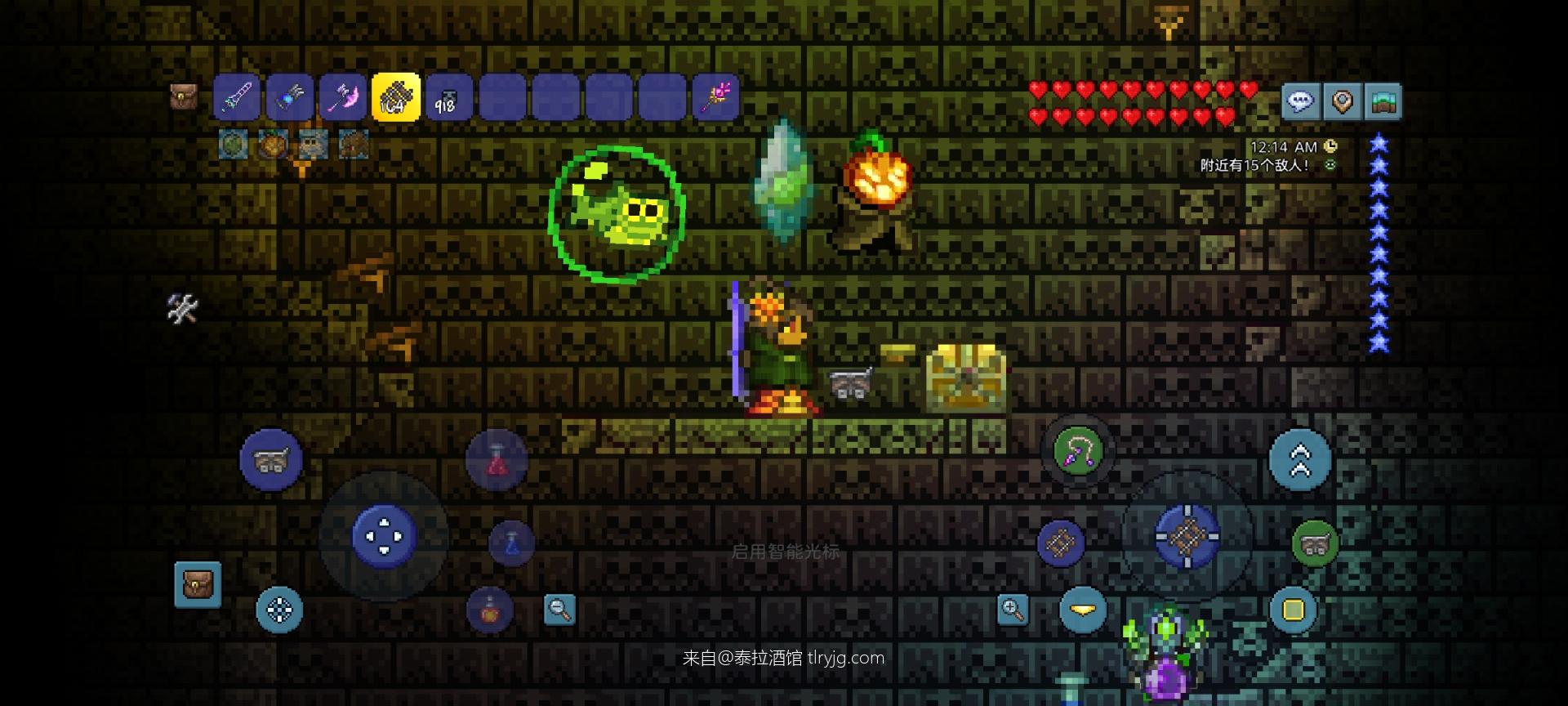Open the chat speech bubble button
Screen dimensions: 1568x706
tap(1300, 102)
